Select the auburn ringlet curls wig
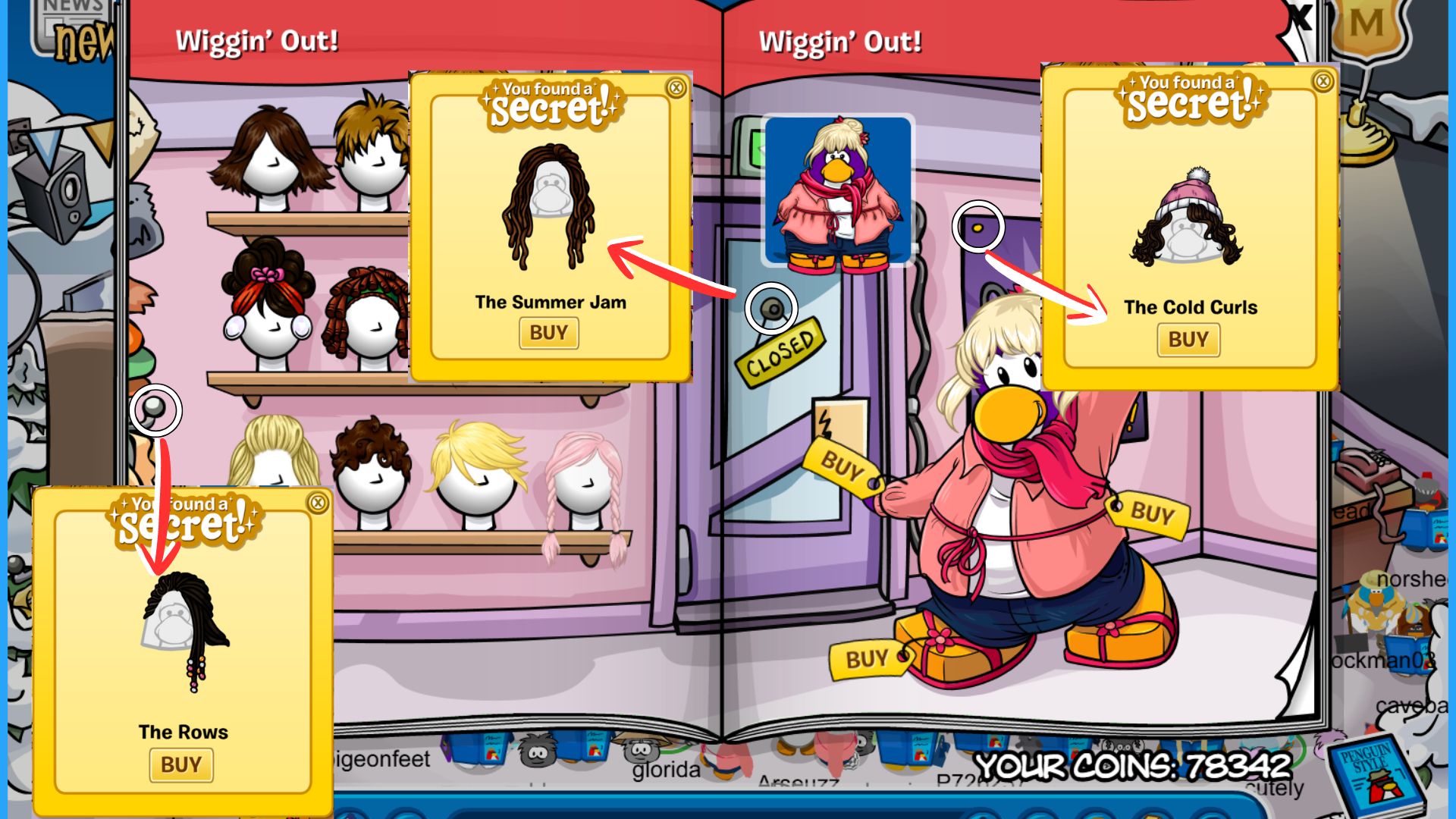The image size is (1456, 819). tap(366, 312)
